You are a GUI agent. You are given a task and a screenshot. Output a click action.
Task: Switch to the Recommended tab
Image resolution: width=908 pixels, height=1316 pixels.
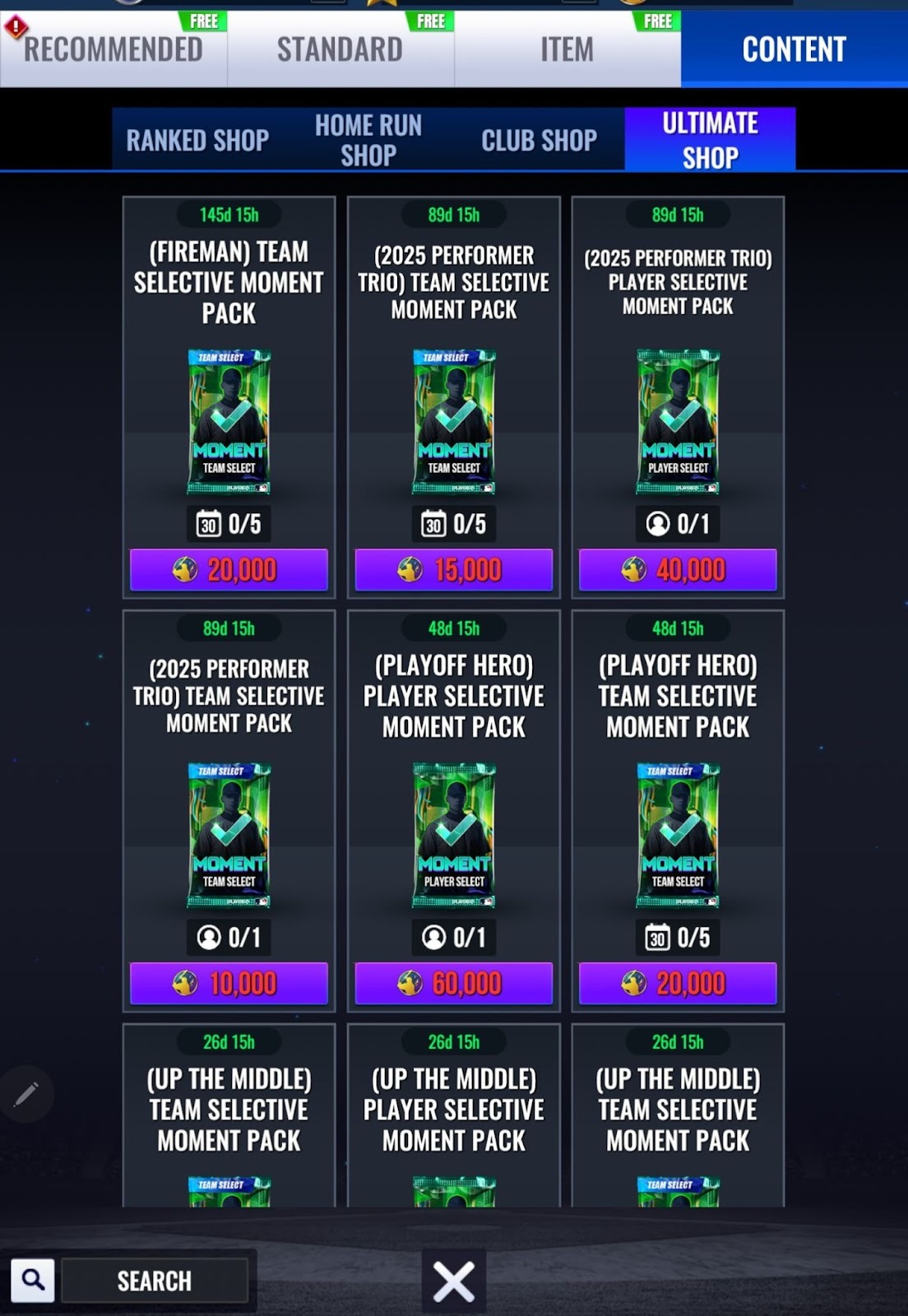[x=113, y=49]
